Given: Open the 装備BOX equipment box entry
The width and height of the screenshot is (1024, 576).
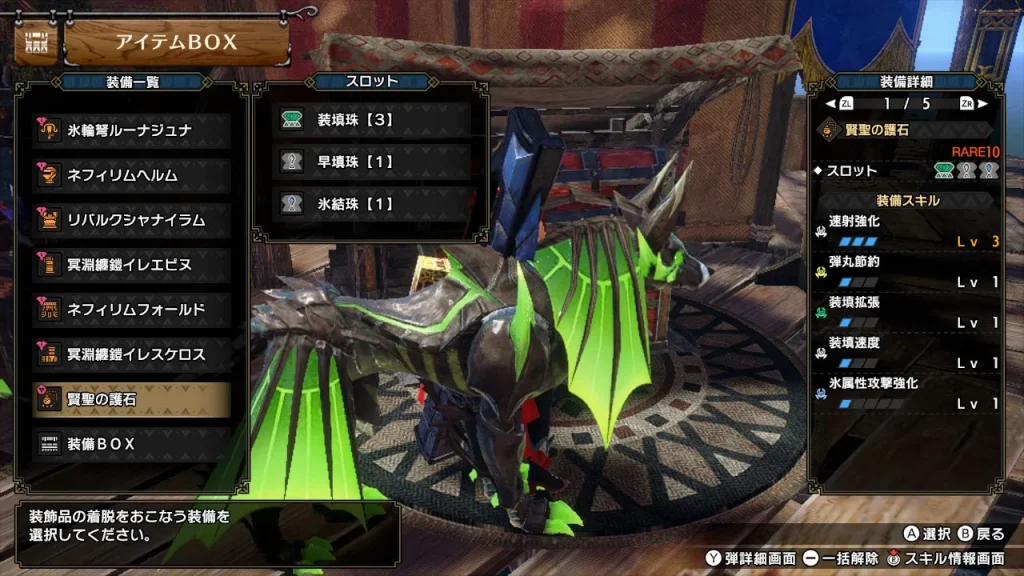Looking at the screenshot, I should (x=131, y=444).
